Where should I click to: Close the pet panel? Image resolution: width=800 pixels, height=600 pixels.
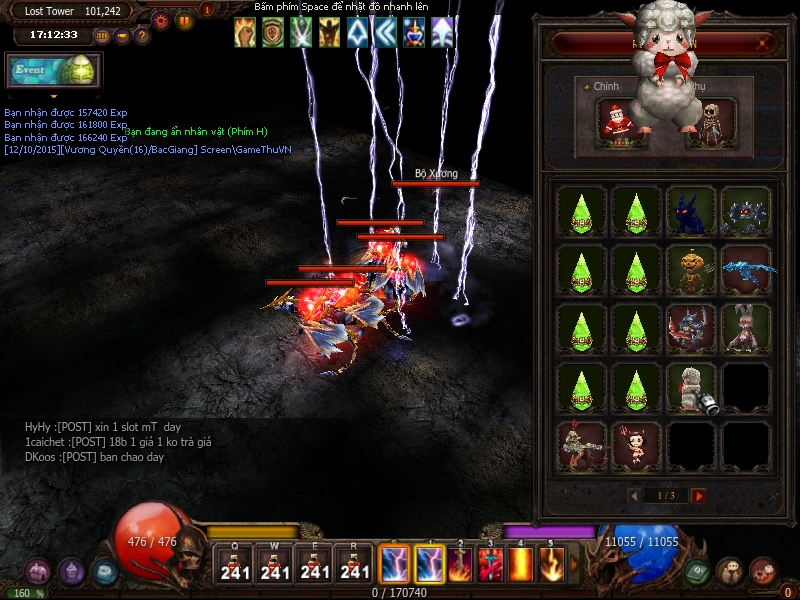coord(765,43)
